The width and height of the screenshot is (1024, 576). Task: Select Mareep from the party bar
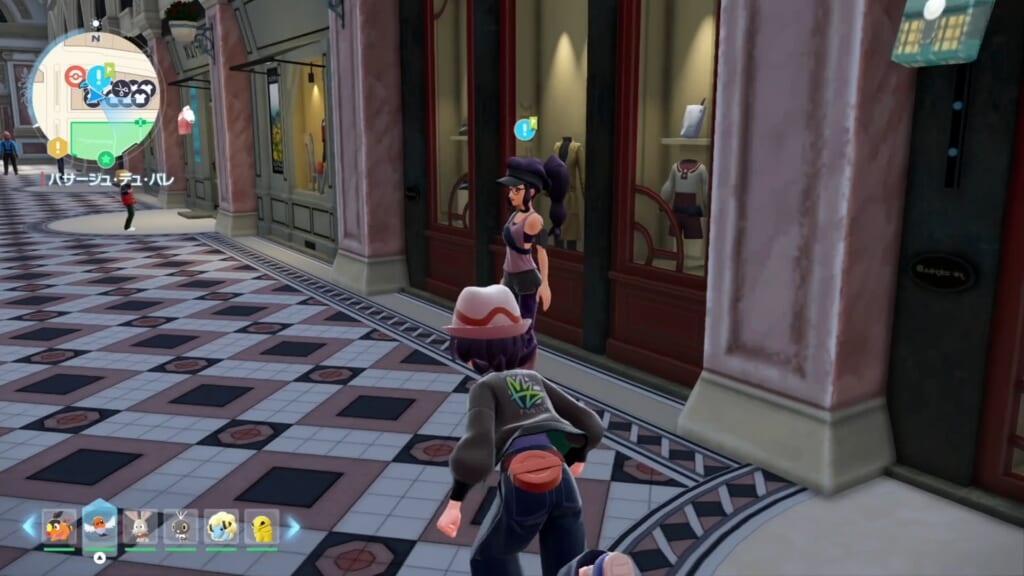221,526
